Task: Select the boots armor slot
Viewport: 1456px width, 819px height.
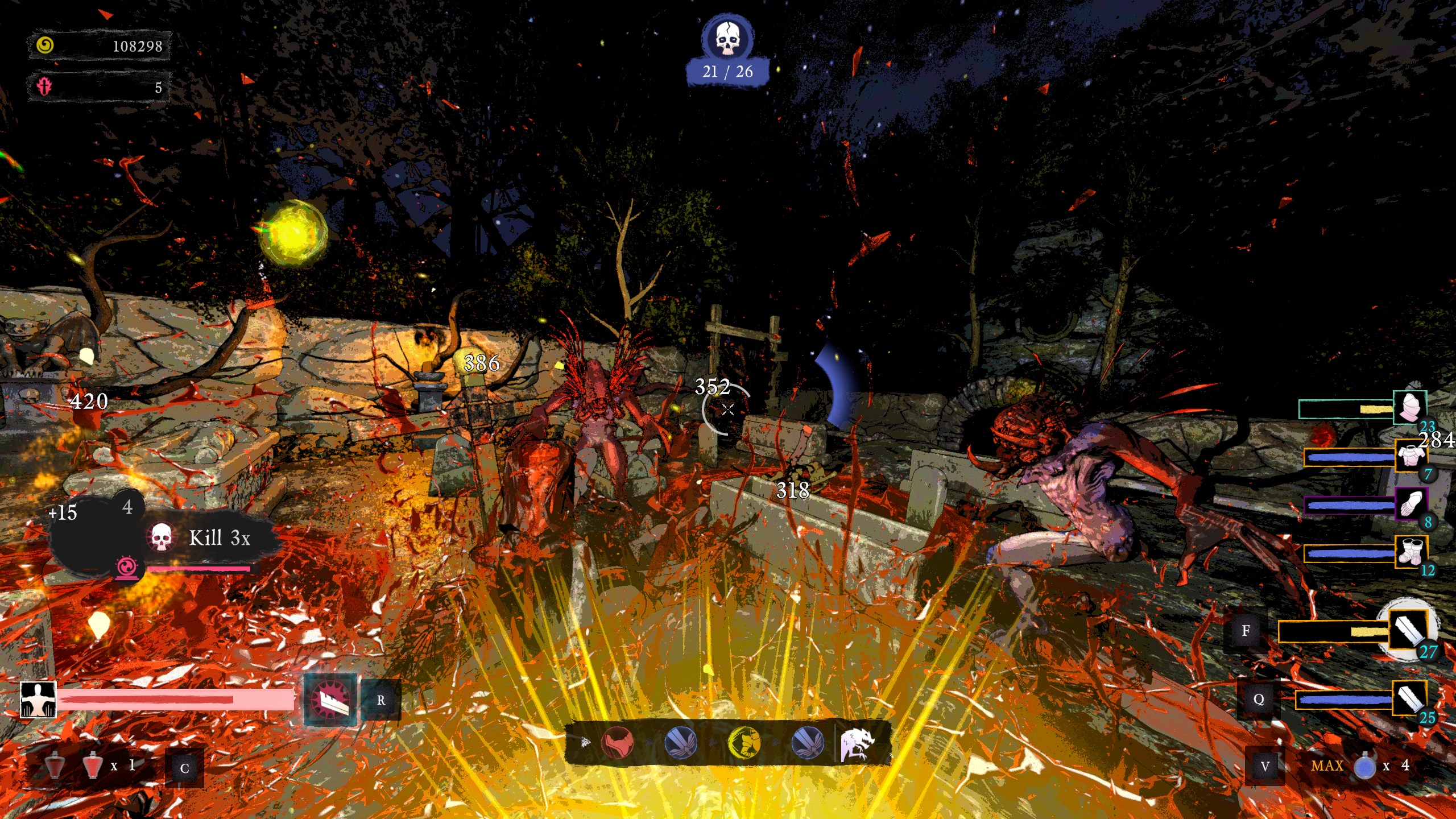Action: pyautogui.click(x=1410, y=552)
